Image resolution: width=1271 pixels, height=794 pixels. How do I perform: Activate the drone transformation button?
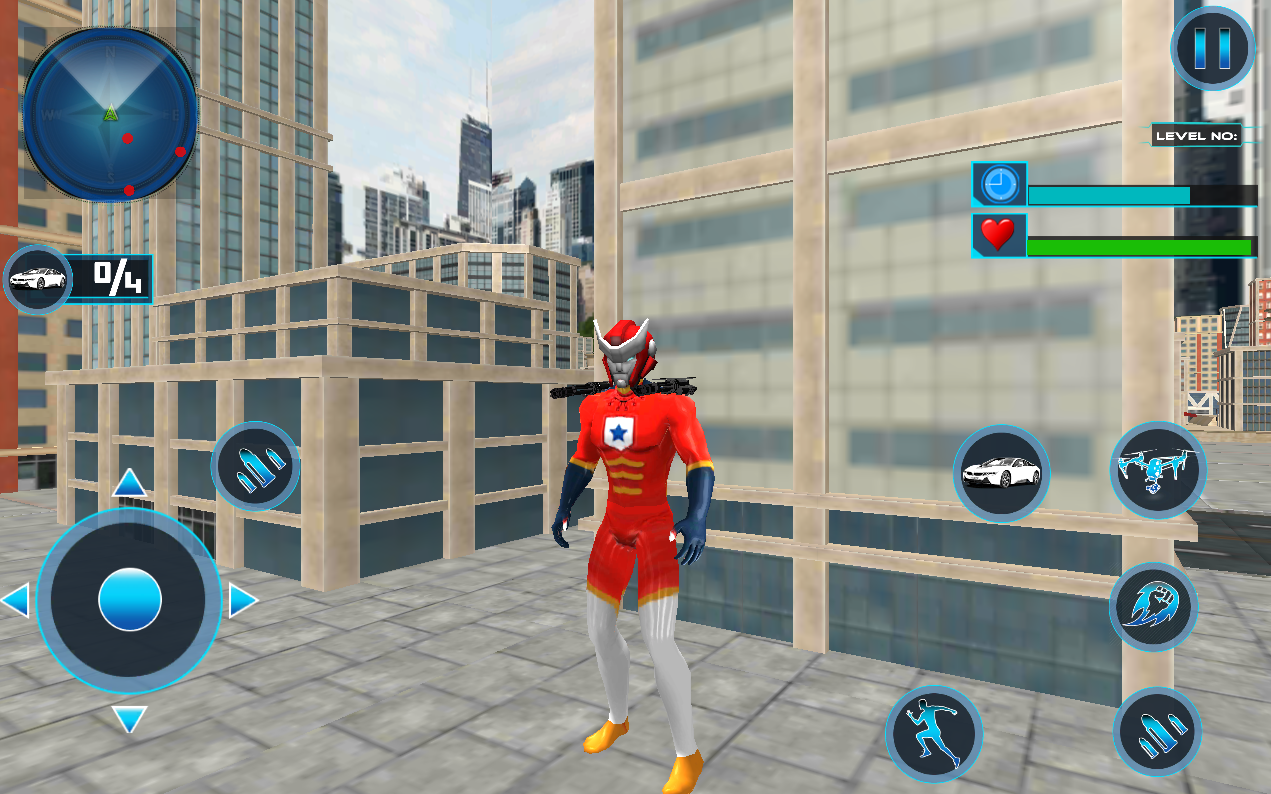point(1158,469)
